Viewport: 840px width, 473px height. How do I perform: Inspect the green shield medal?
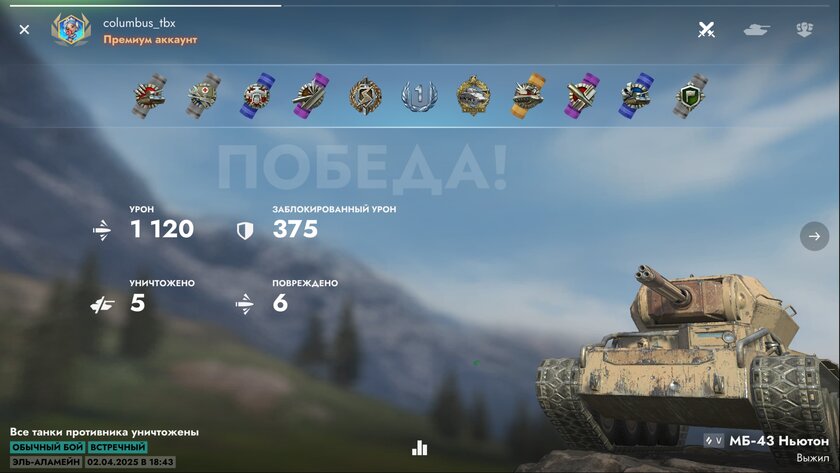pos(689,96)
